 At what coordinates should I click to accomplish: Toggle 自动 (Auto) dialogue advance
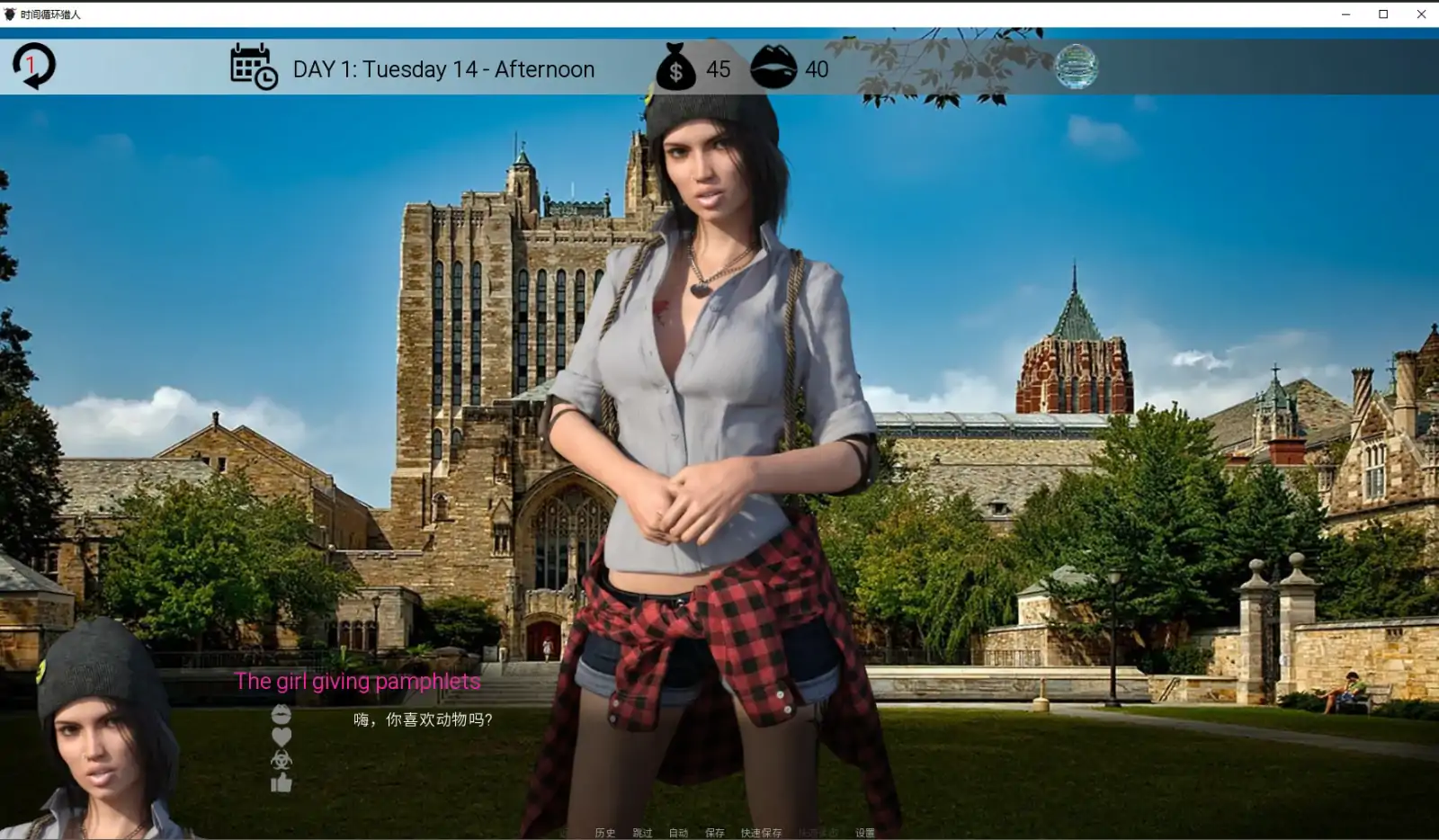[x=678, y=833]
